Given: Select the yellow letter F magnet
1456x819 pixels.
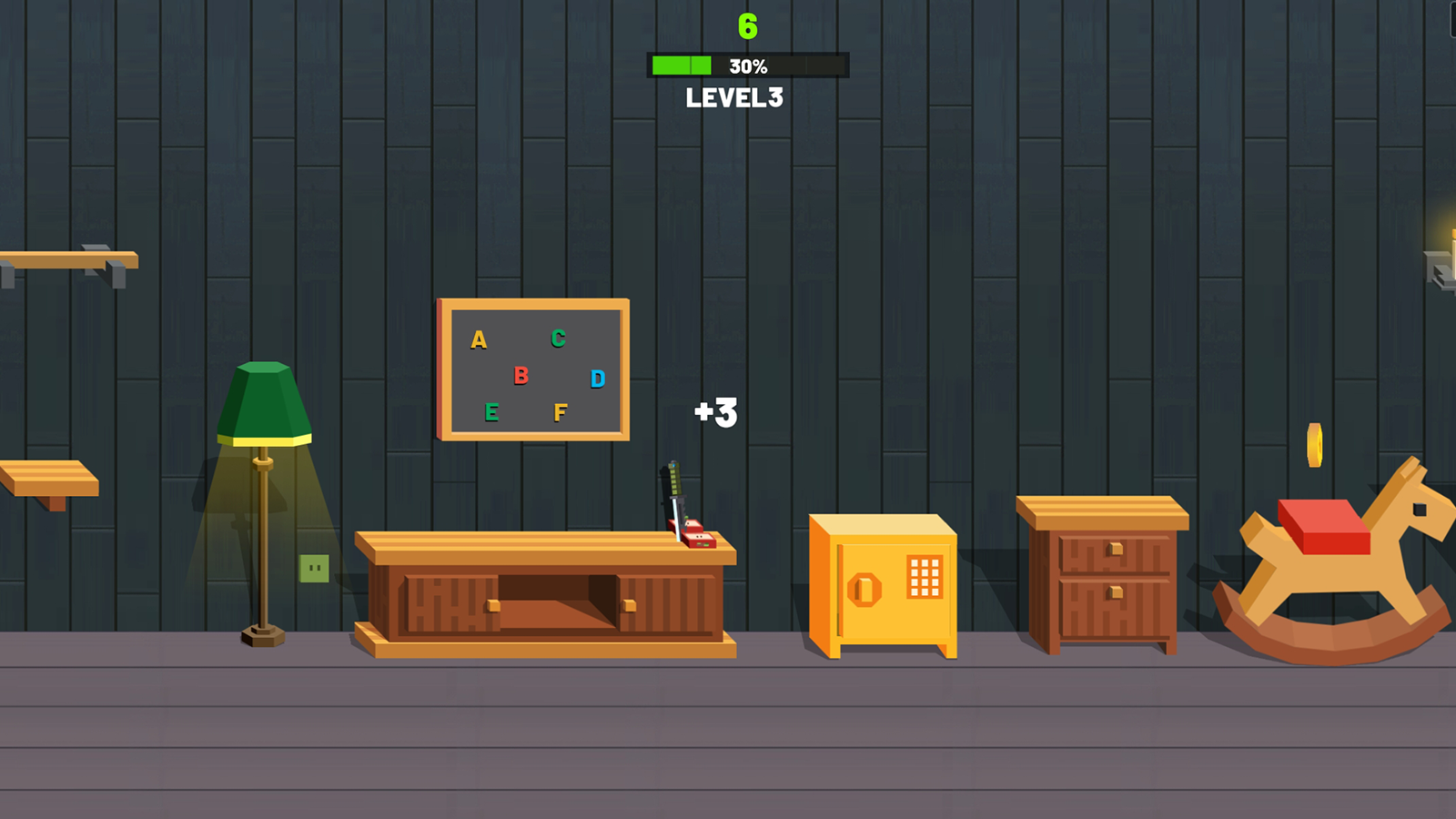Looking at the screenshot, I should (x=562, y=411).
